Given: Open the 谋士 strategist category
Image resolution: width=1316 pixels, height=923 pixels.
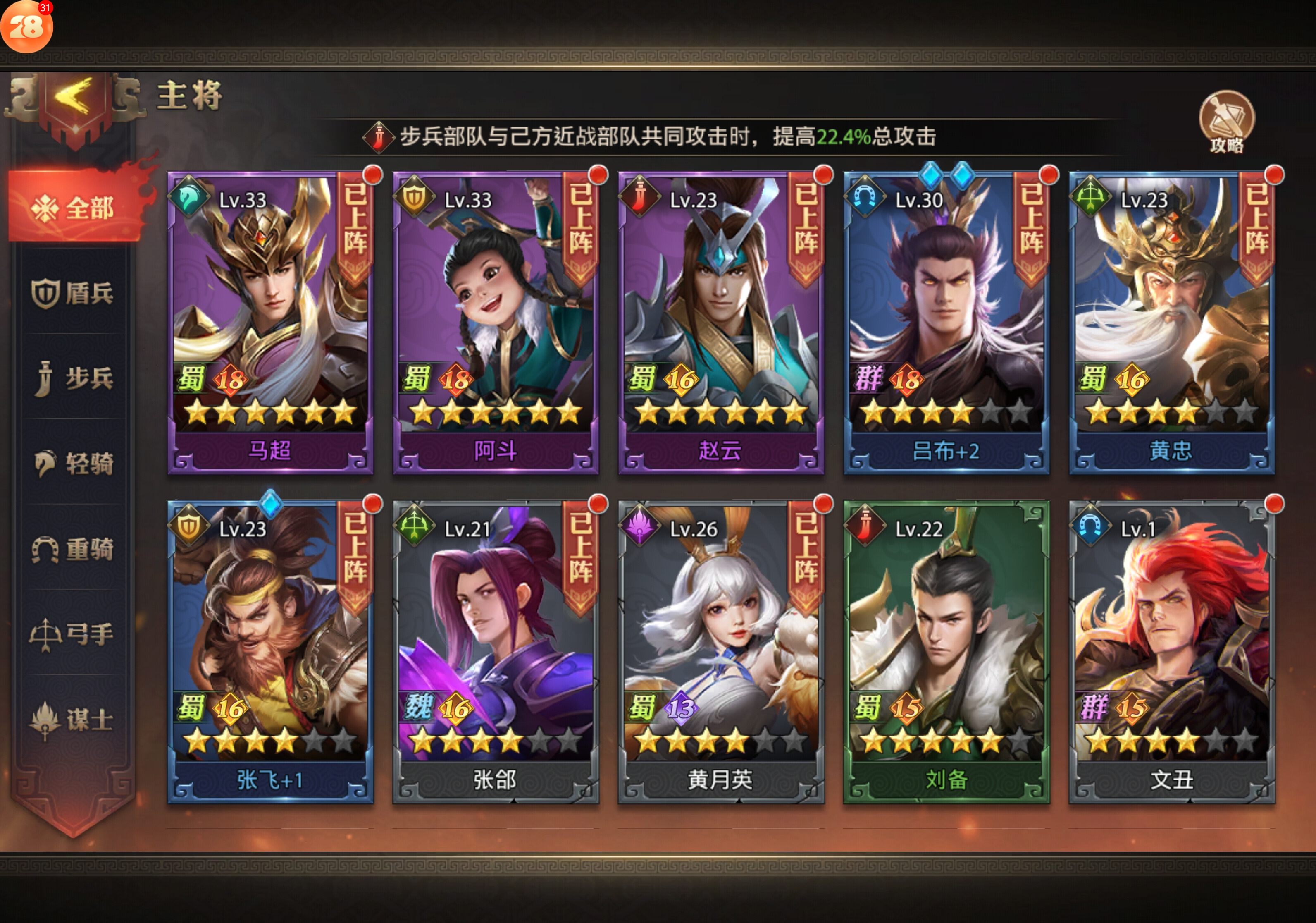Looking at the screenshot, I should point(74,720).
